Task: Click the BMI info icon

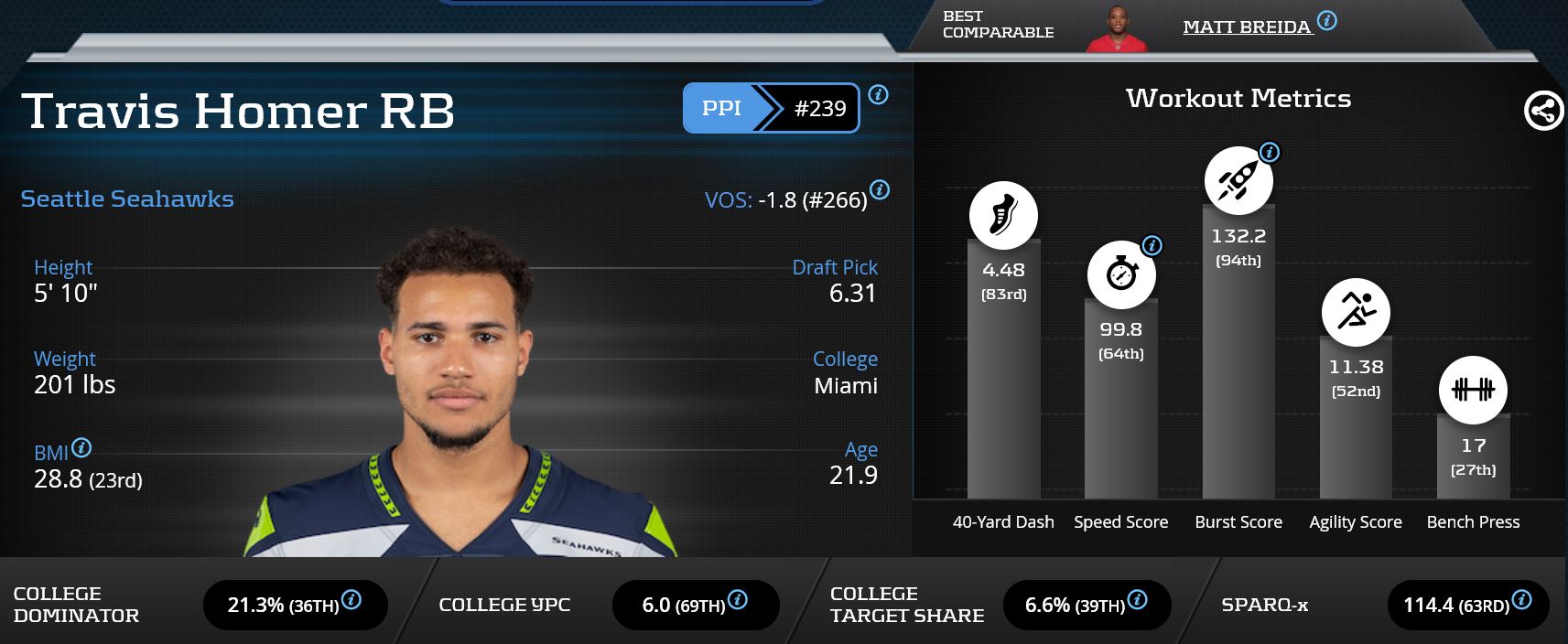Action: pos(81,447)
